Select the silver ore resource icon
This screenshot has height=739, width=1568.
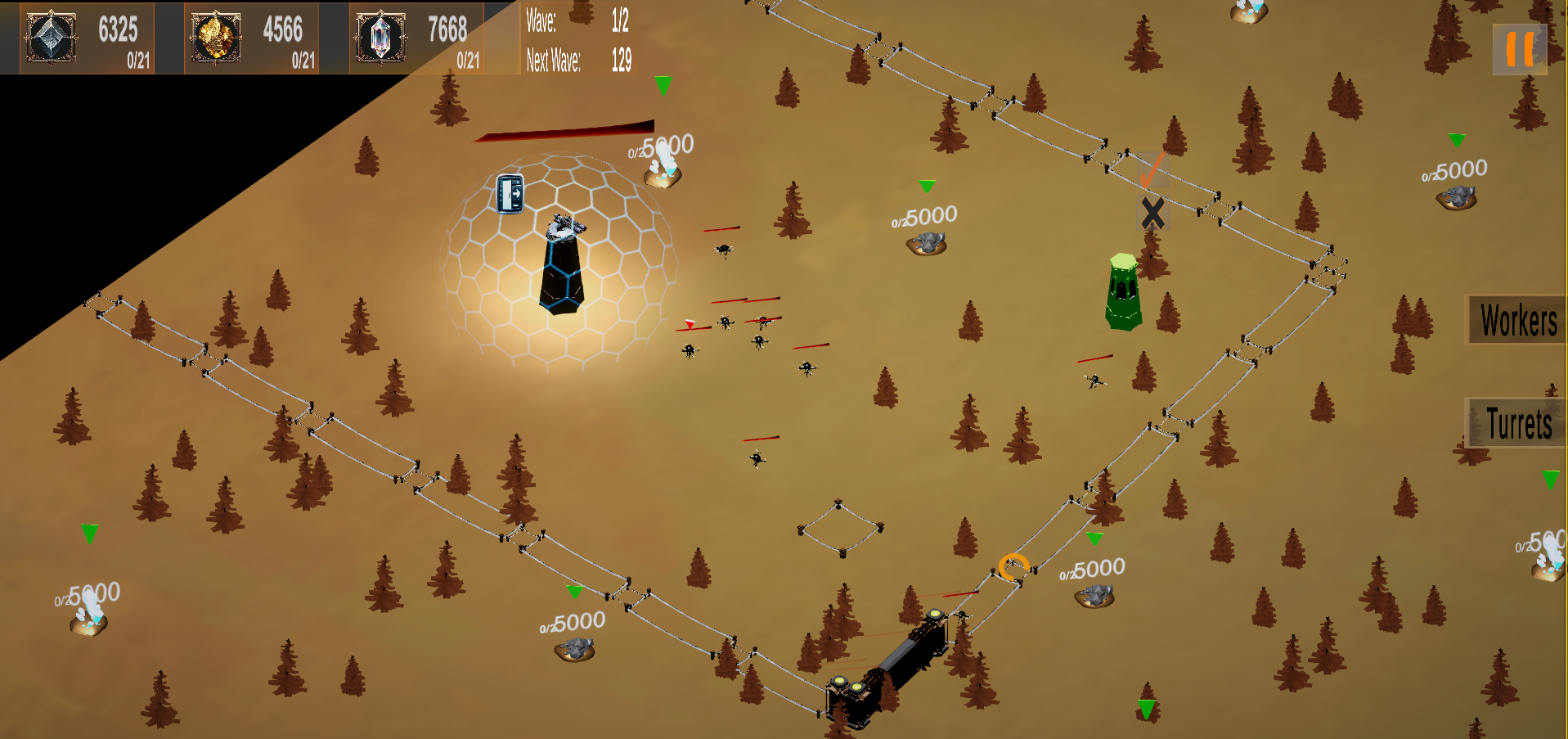(x=51, y=36)
